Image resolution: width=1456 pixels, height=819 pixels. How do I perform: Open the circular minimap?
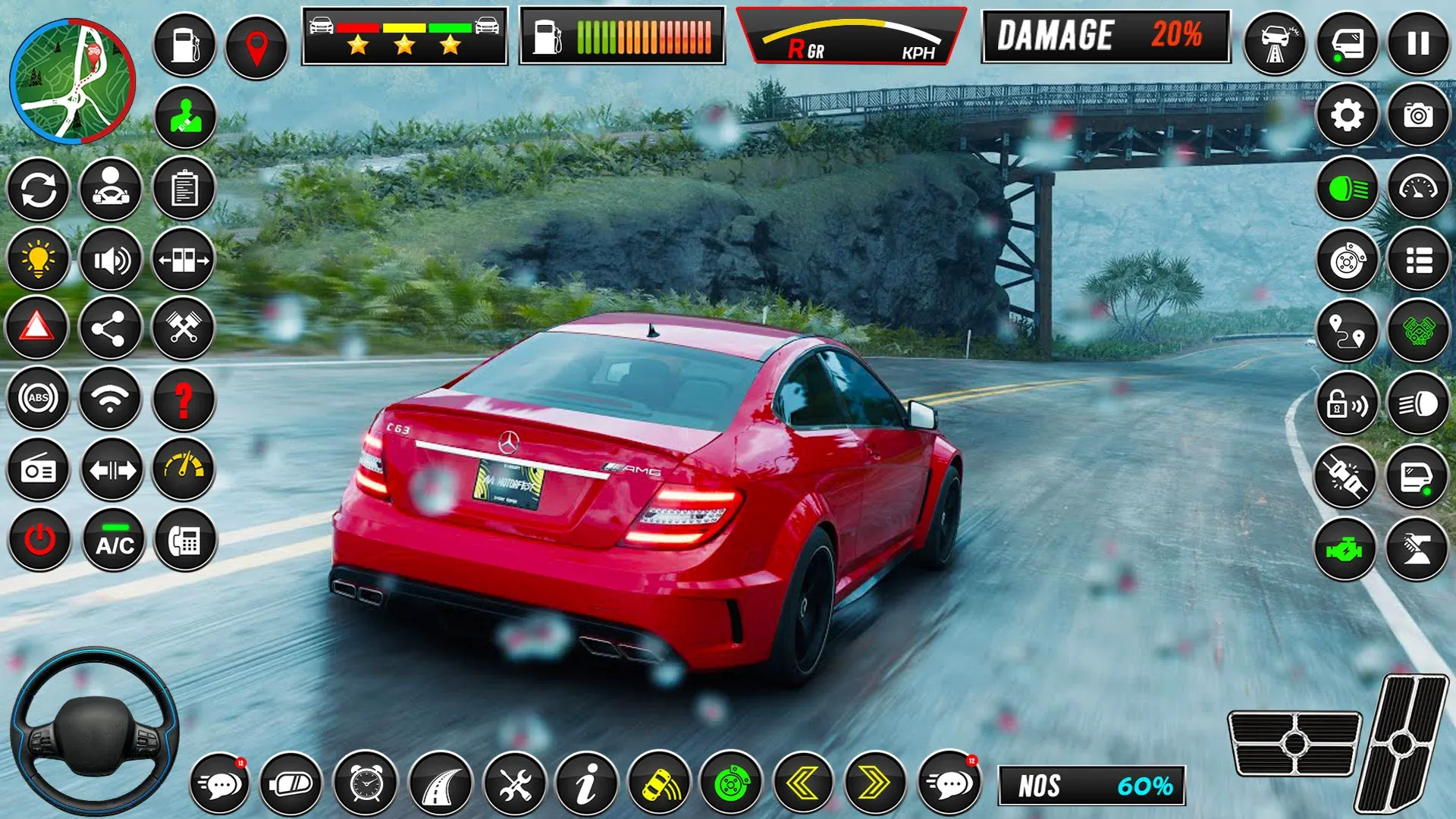73,81
